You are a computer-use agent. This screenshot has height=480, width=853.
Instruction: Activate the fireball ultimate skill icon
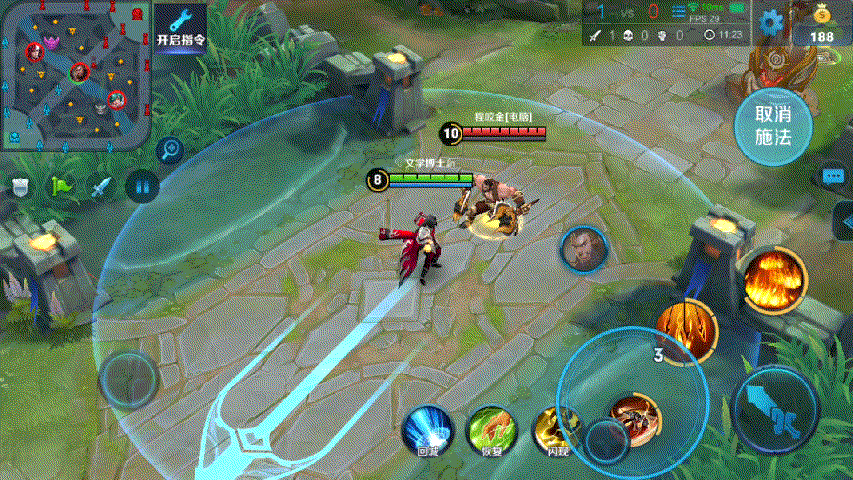(774, 279)
